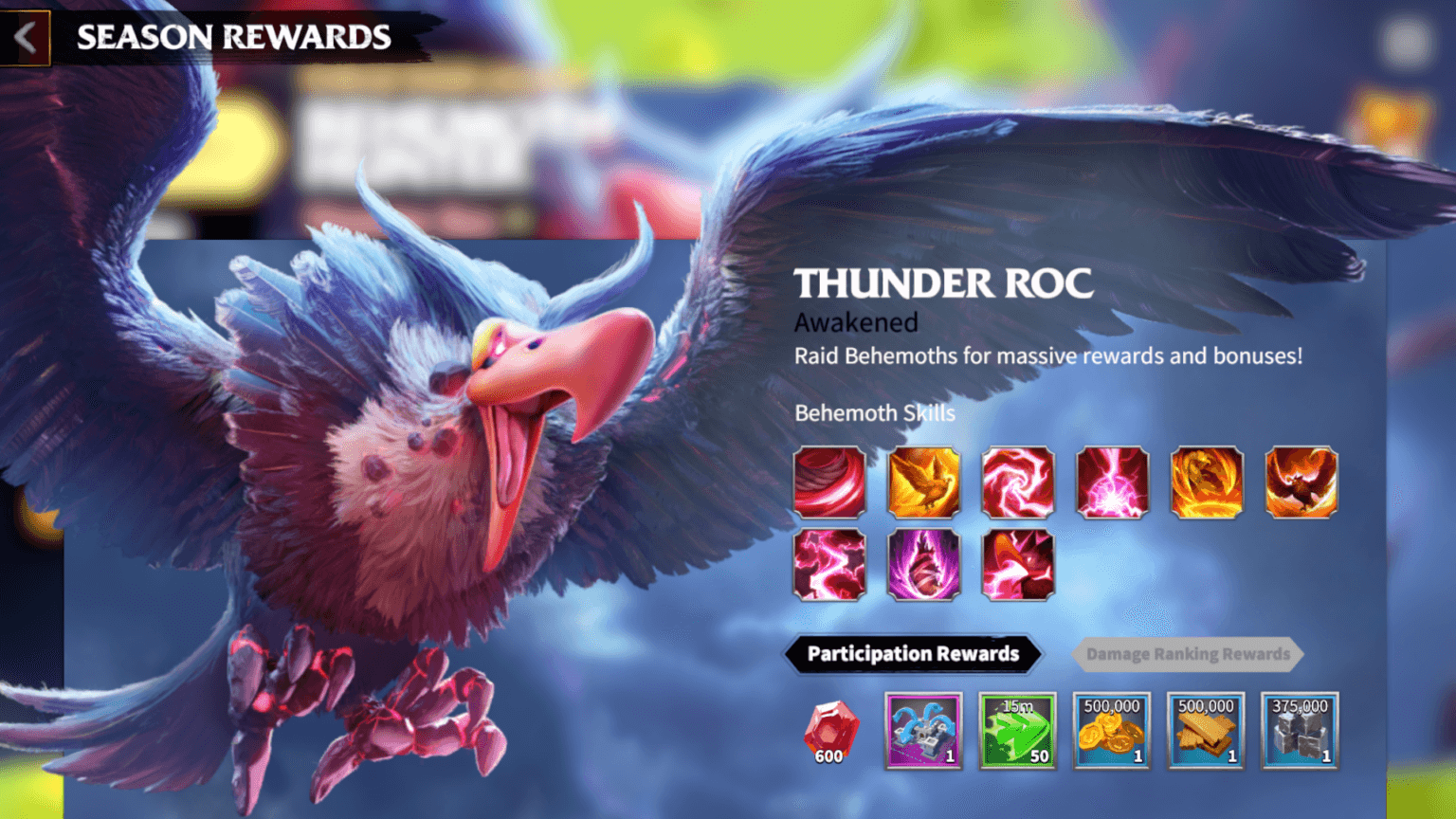Click the pink energy orb skill icon

pyautogui.click(x=1112, y=482)
